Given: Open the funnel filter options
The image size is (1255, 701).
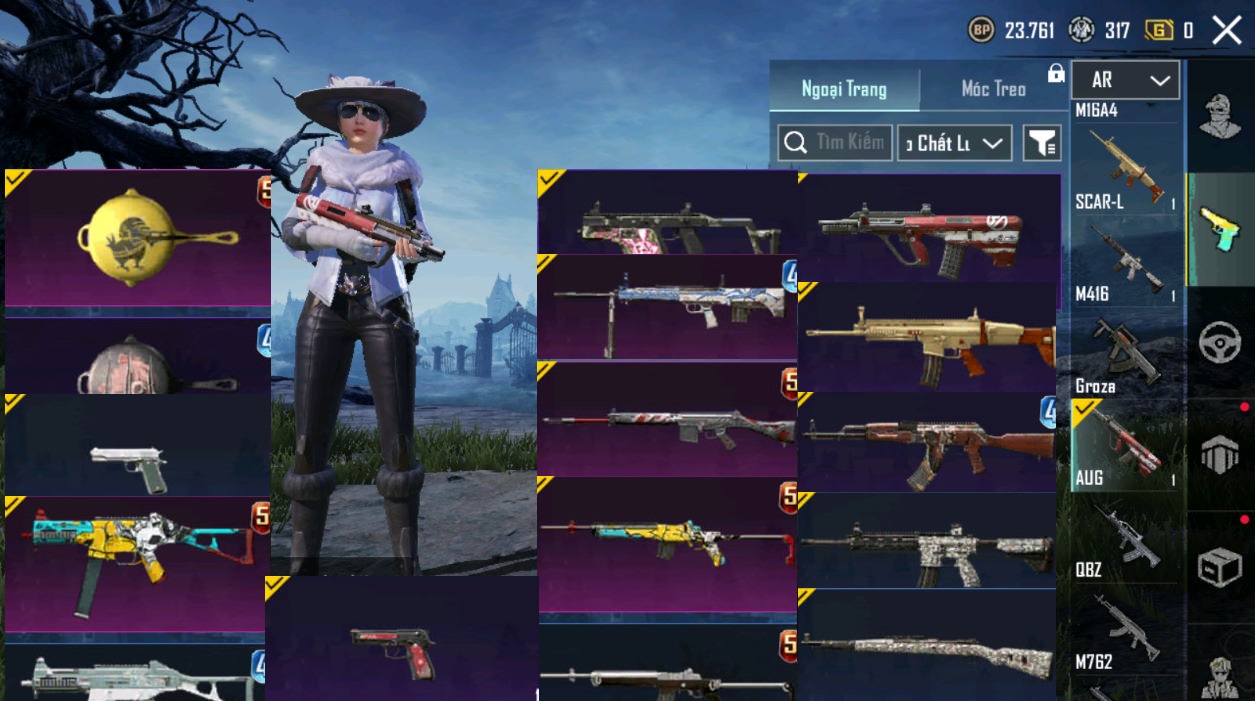Looking at the screenshot, I should click(x=1041, y=143).
